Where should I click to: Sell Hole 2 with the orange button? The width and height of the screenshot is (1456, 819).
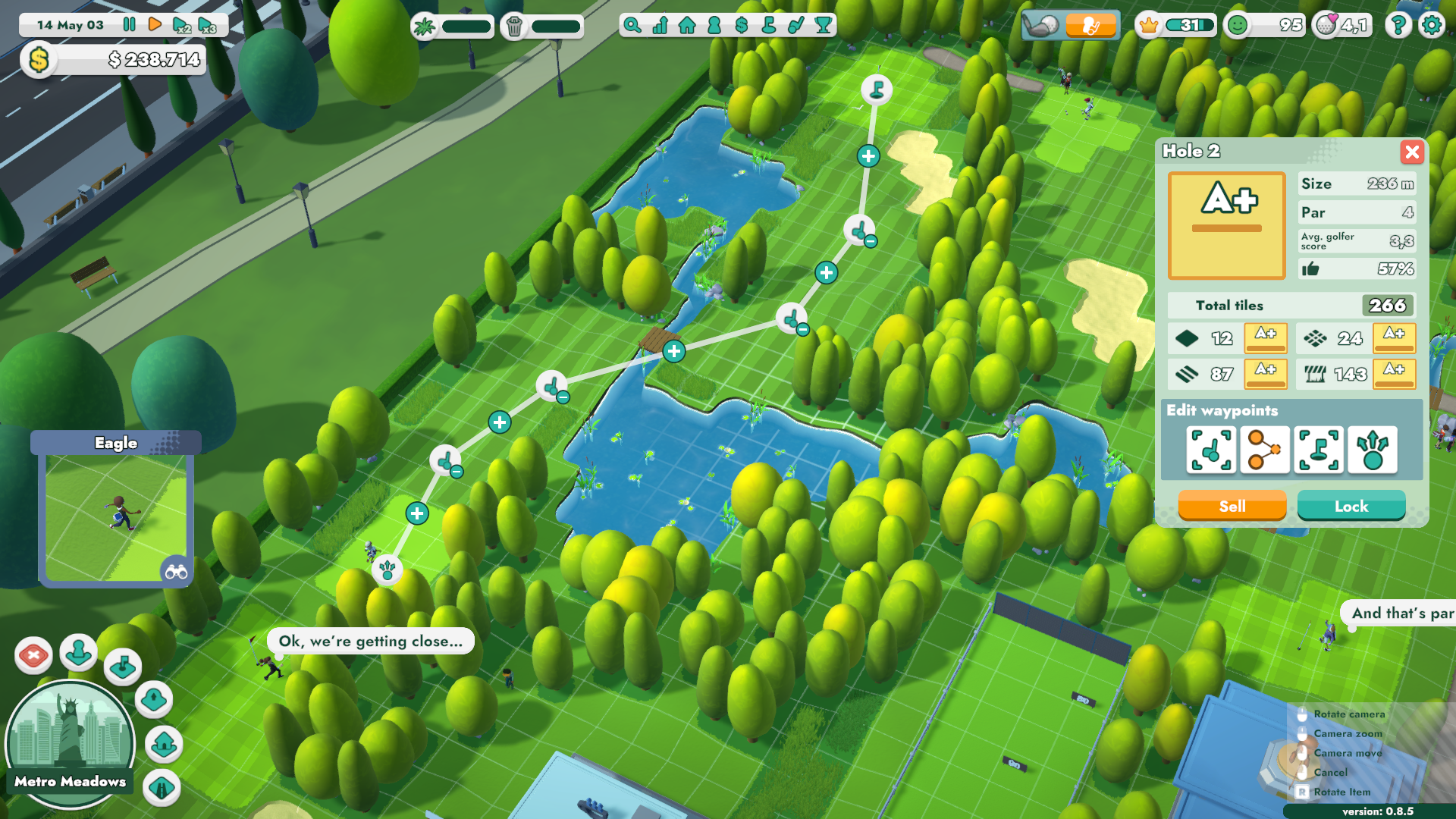[1232, 507]
